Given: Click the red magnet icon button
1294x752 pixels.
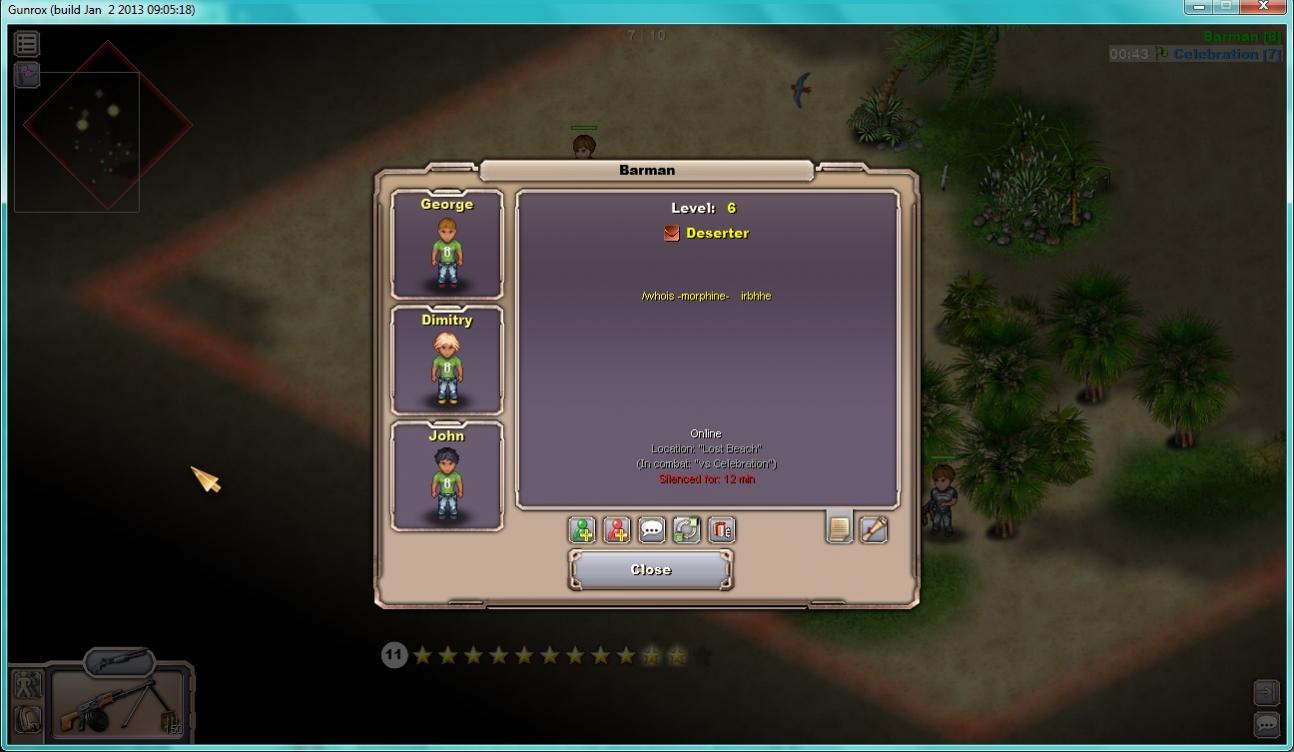Looking at the screenshot, I should 721,530.
